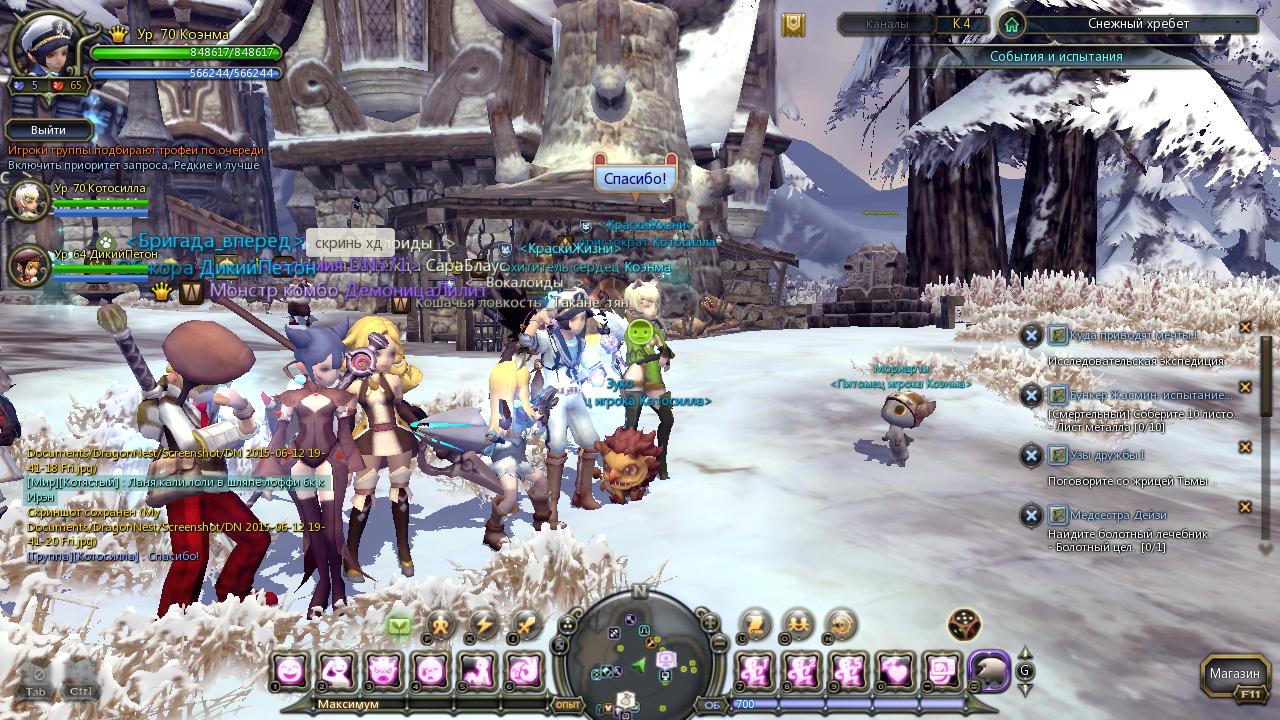This screenshot has width=1280, height=720.
Task: Click the yellow banner icon beside channels
Action: pos(794,25)
